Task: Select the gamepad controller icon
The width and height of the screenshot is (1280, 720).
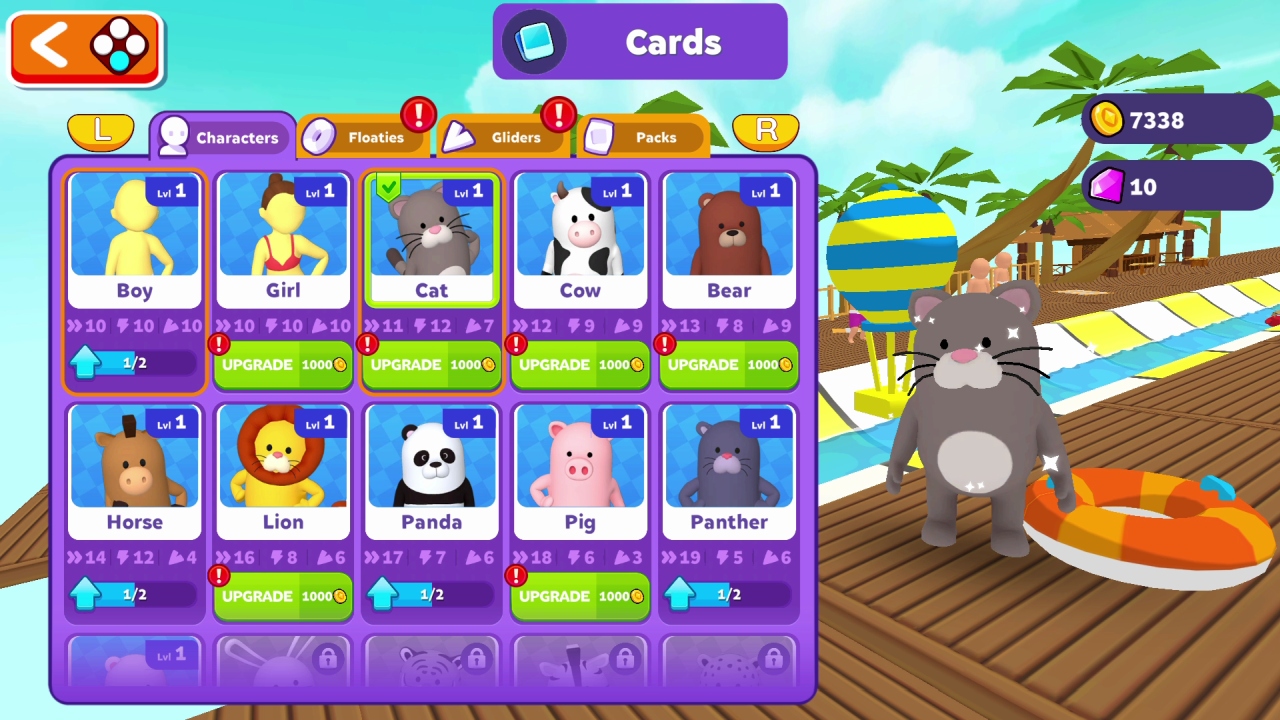Action: (x=119, y=44)
